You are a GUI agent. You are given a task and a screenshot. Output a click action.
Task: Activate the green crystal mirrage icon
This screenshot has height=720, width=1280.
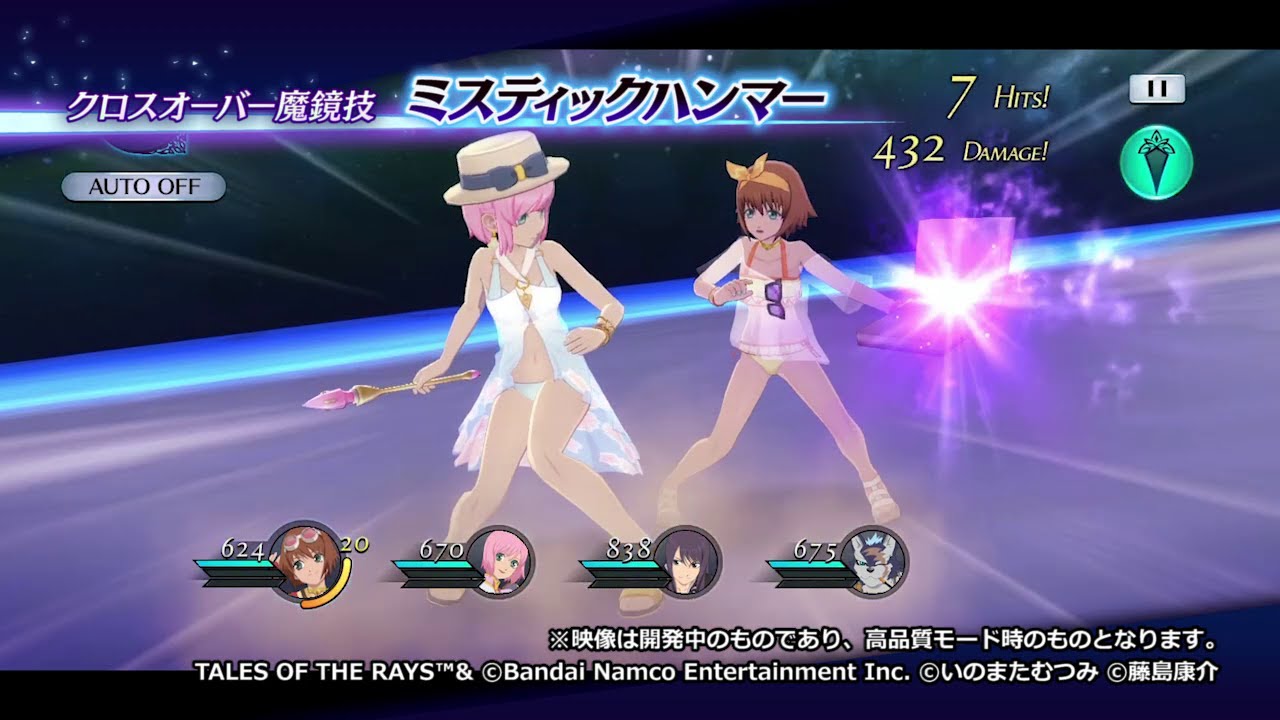1157,162
